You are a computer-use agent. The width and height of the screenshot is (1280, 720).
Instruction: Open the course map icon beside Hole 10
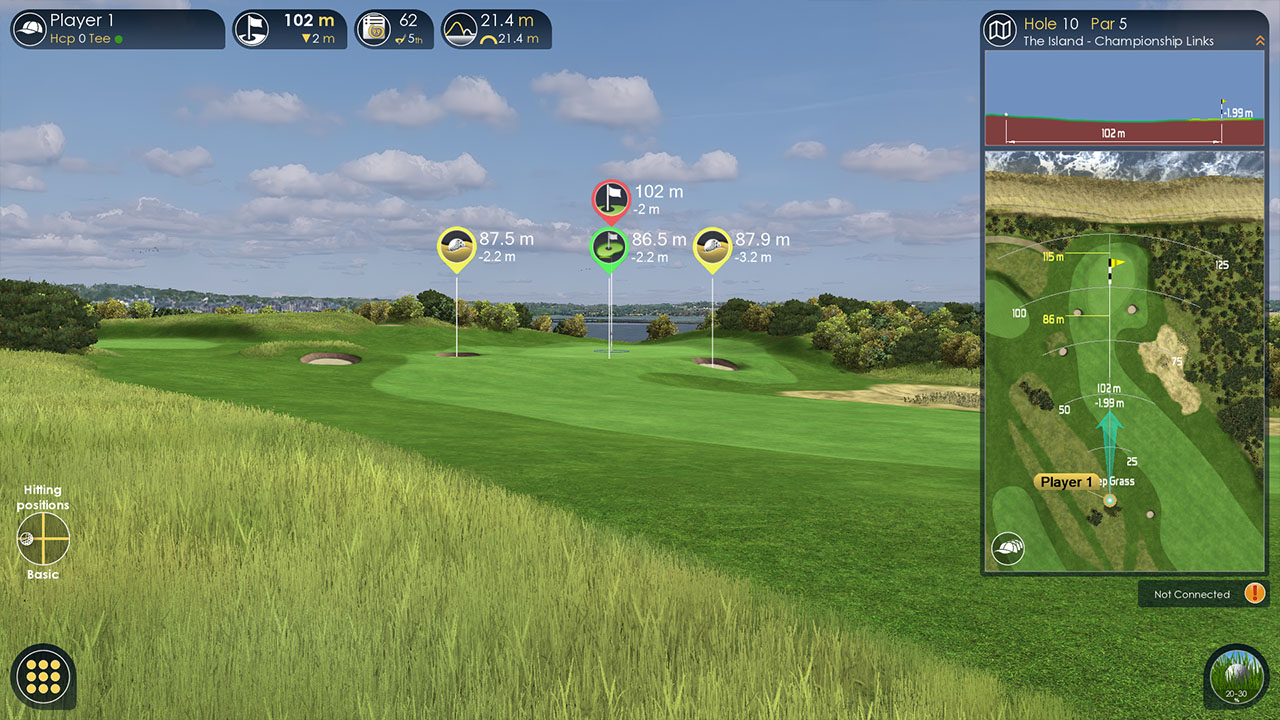(x=1000, y=30)
